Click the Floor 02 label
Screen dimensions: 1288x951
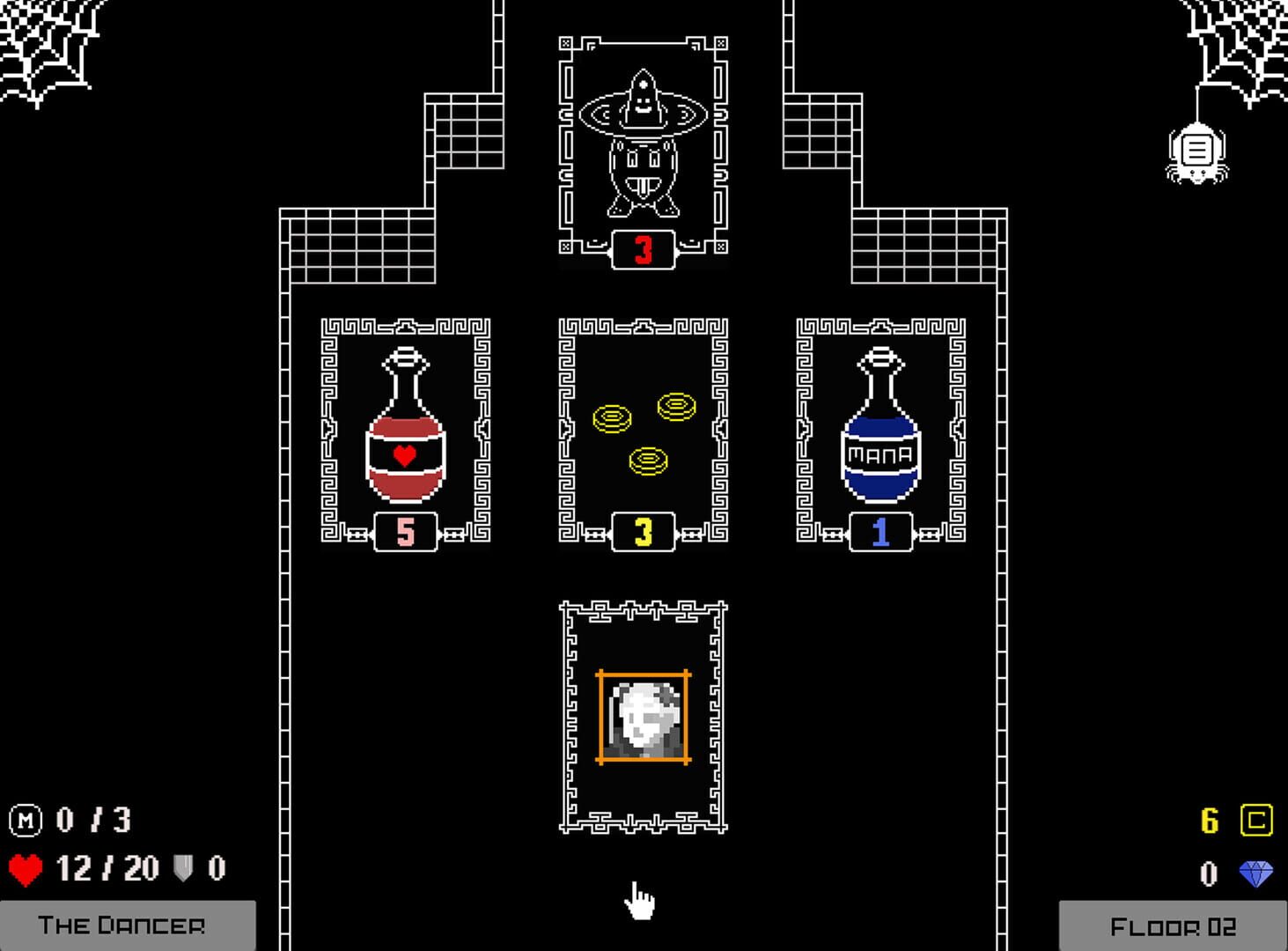point(1174,925)
